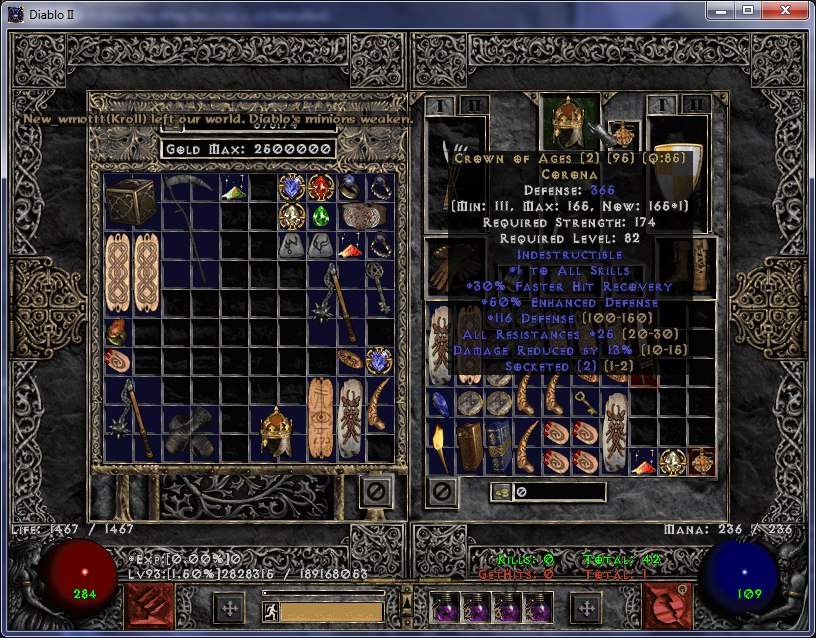Select the blue sapphire in inventory

(x=440, y=403)
